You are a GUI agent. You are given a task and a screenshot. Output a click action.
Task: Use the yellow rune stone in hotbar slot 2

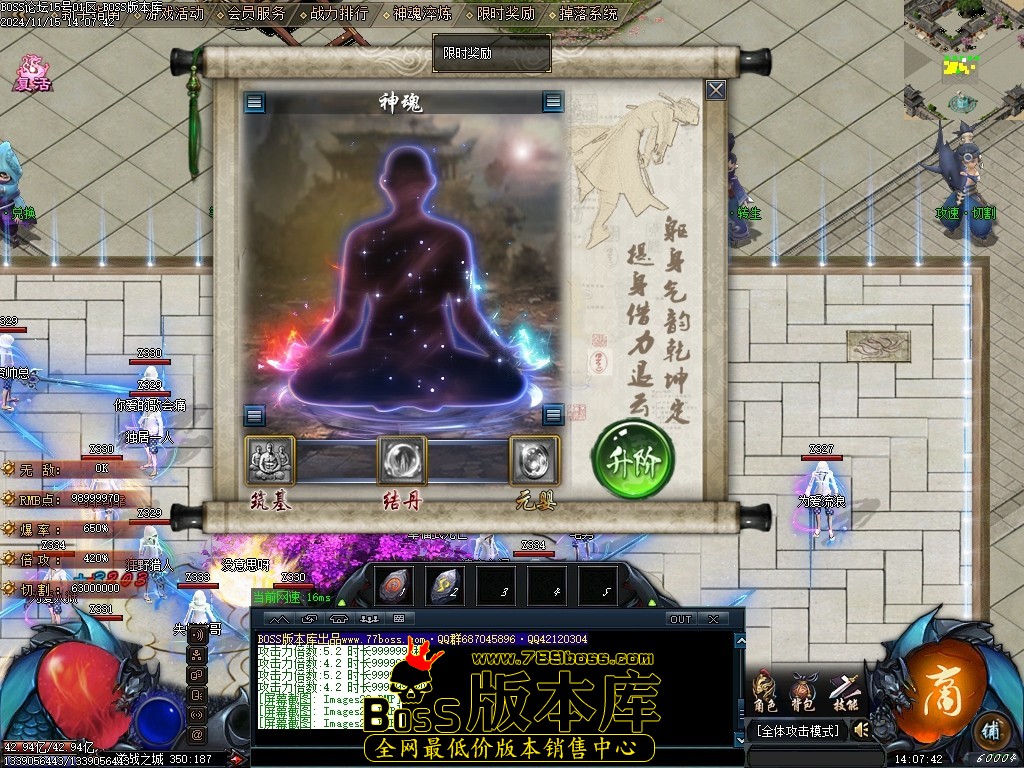click(444, 587)
